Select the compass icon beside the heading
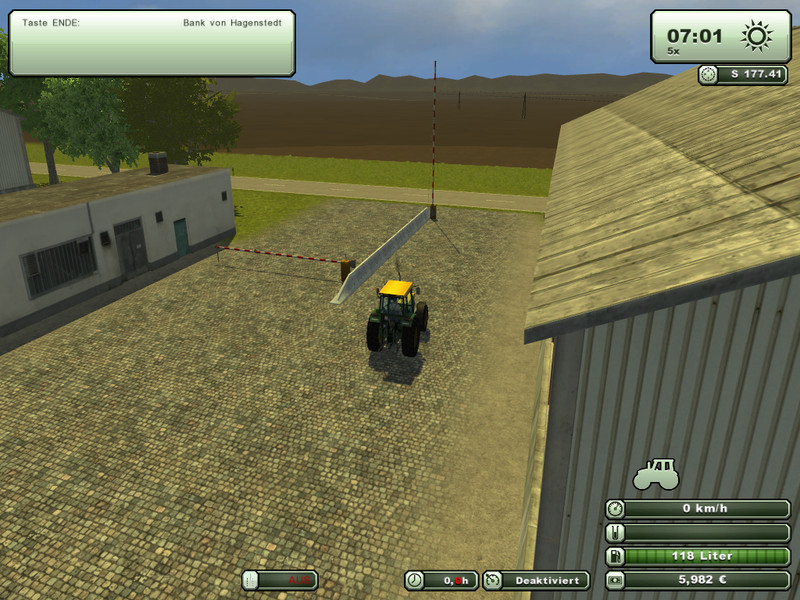Image resolution: width=800 pixels, height=600 pixels. click(709, 74)
